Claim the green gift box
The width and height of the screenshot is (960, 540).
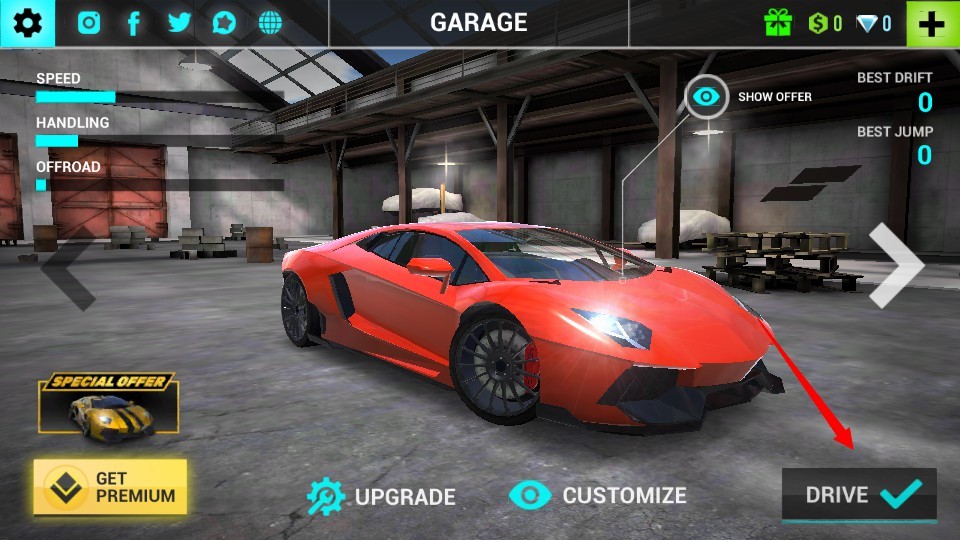(x=778, y=23)
